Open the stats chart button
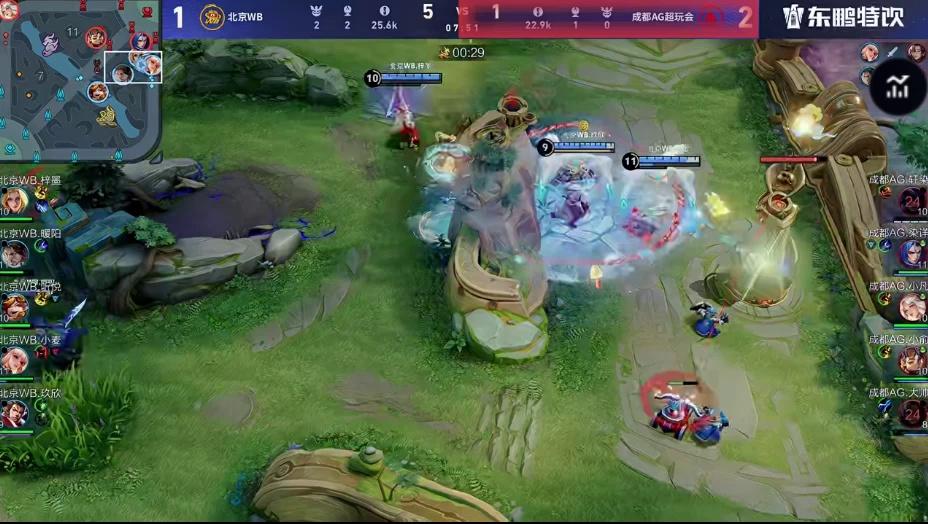The image size is (928, 524). click(x=897, y=86)
